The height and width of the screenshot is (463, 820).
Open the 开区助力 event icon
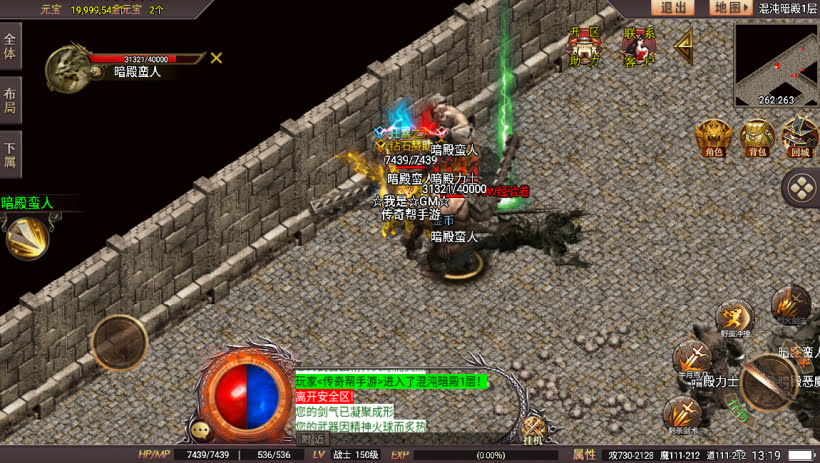(x=584, y=45)
